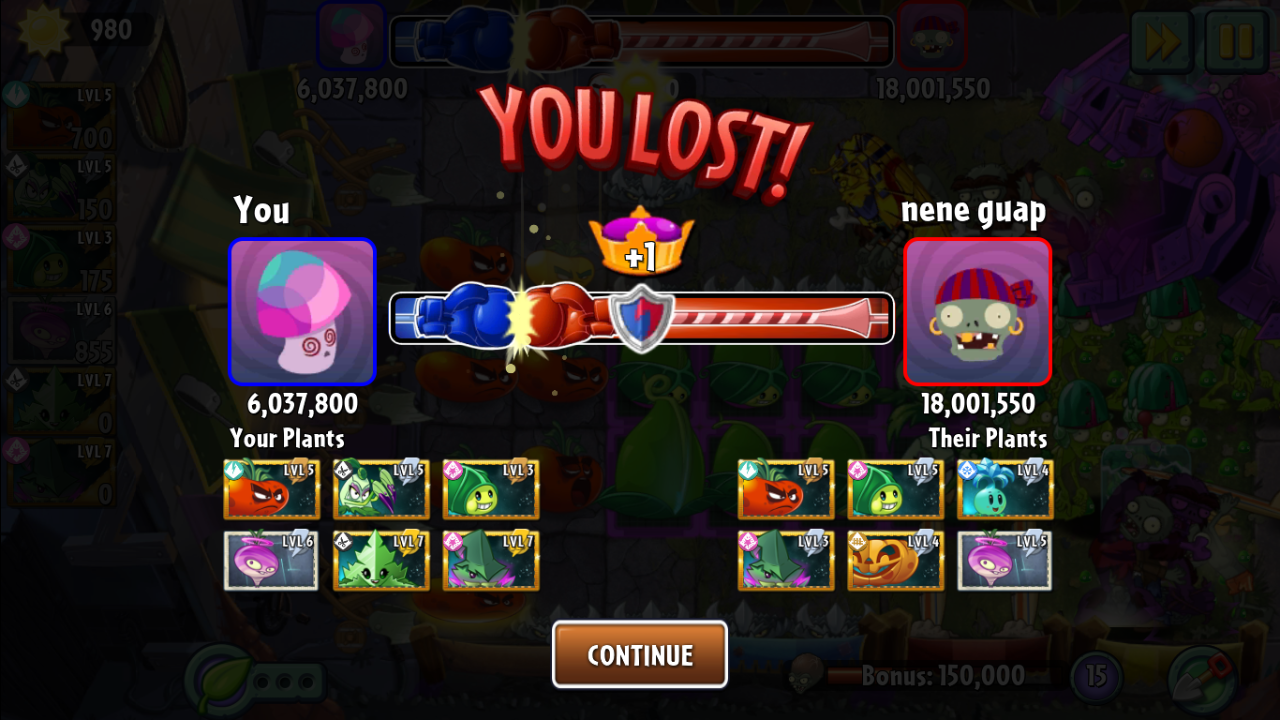
Task: Select the opponent's LVL 4 blue ice plant card
Action: pos(1004,489)
